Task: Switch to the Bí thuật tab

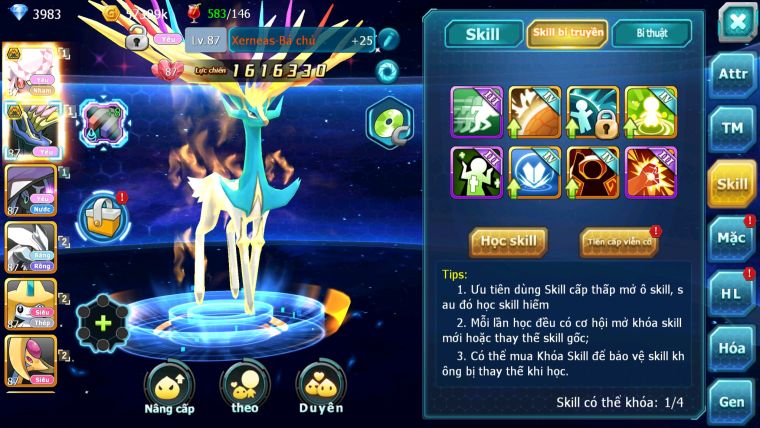Action: (x=651, y=34)
